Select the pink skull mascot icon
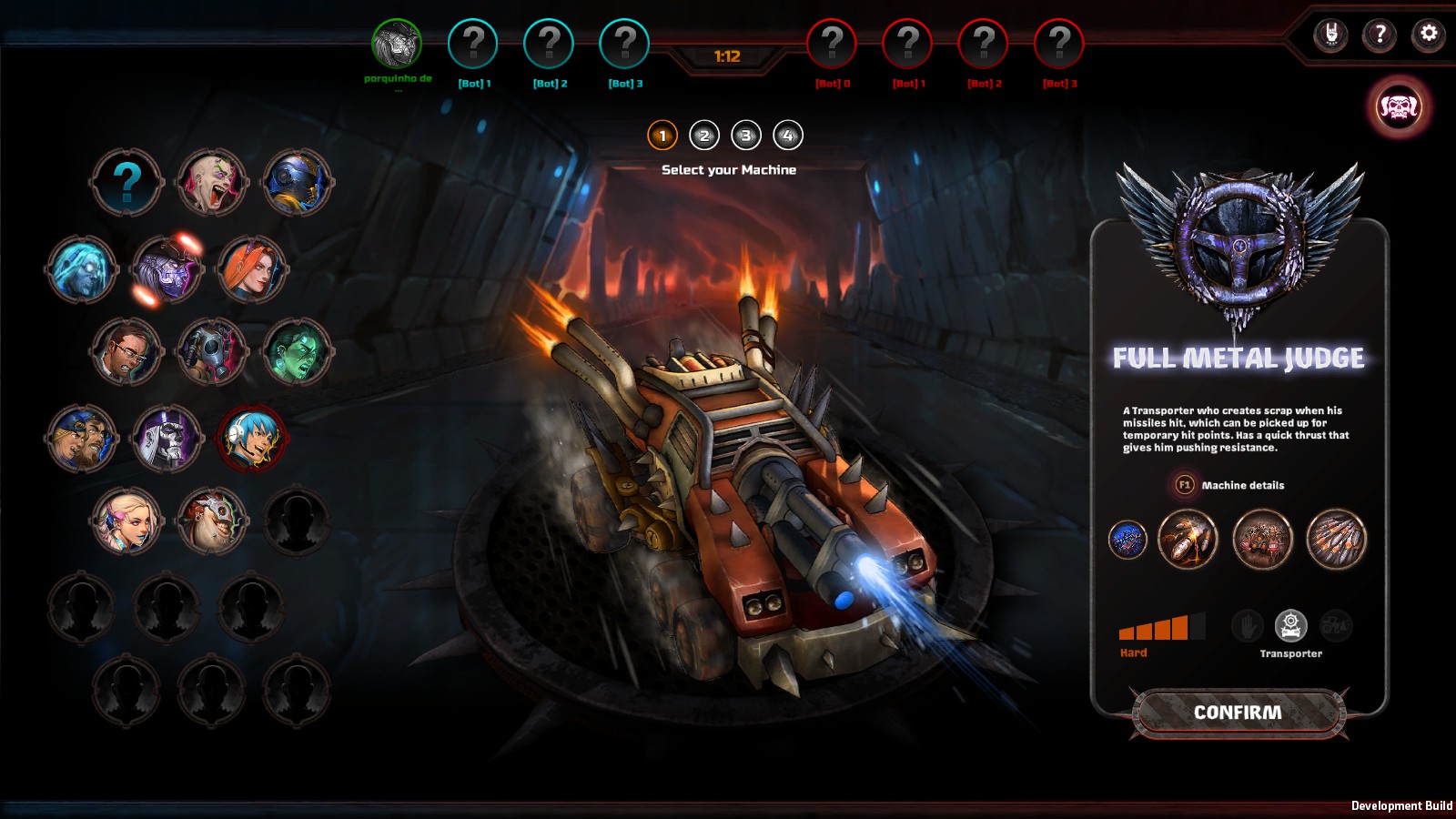 click(x=1400, y=106)
